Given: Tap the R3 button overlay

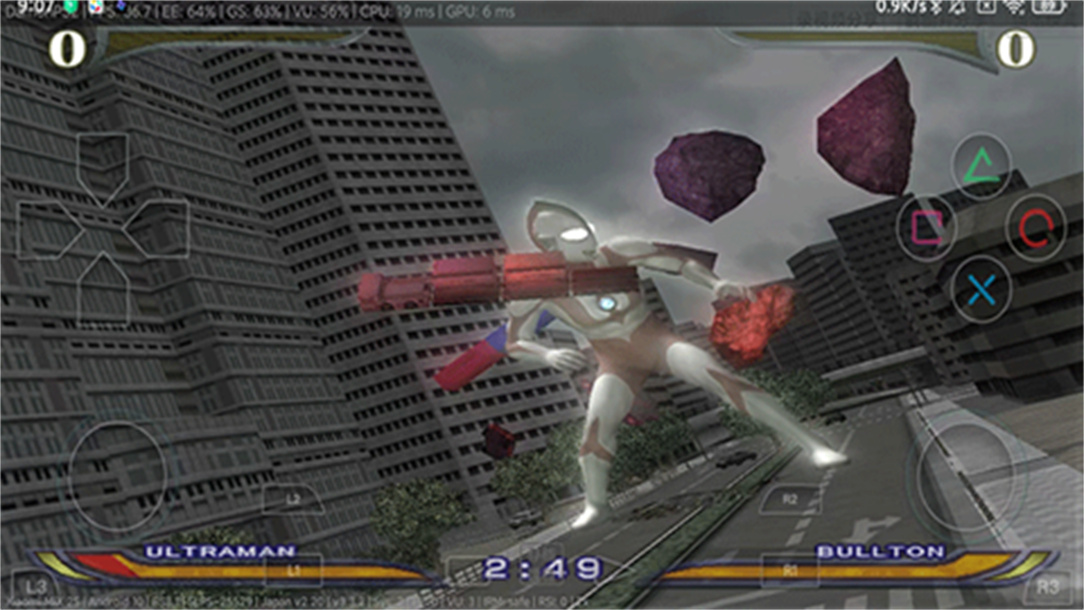Looking at the screenshot, I should click(1047, 586).
